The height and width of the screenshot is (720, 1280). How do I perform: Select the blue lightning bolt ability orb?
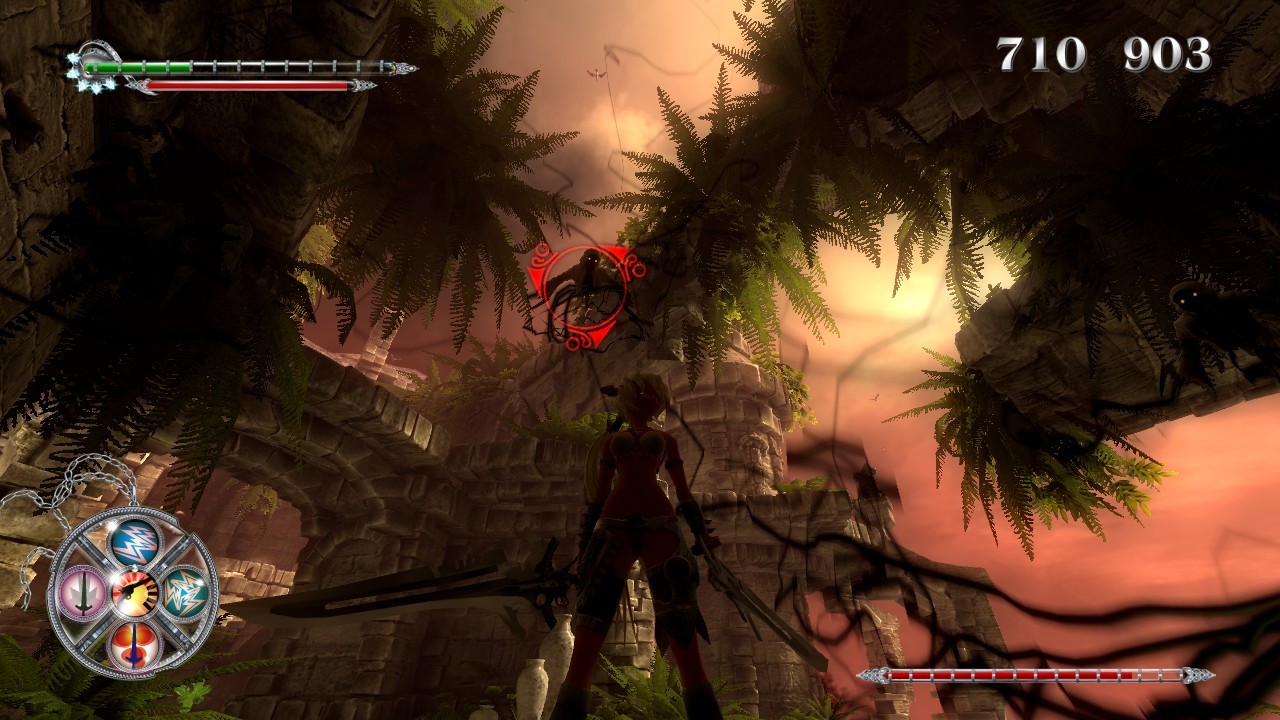(135, 543)
